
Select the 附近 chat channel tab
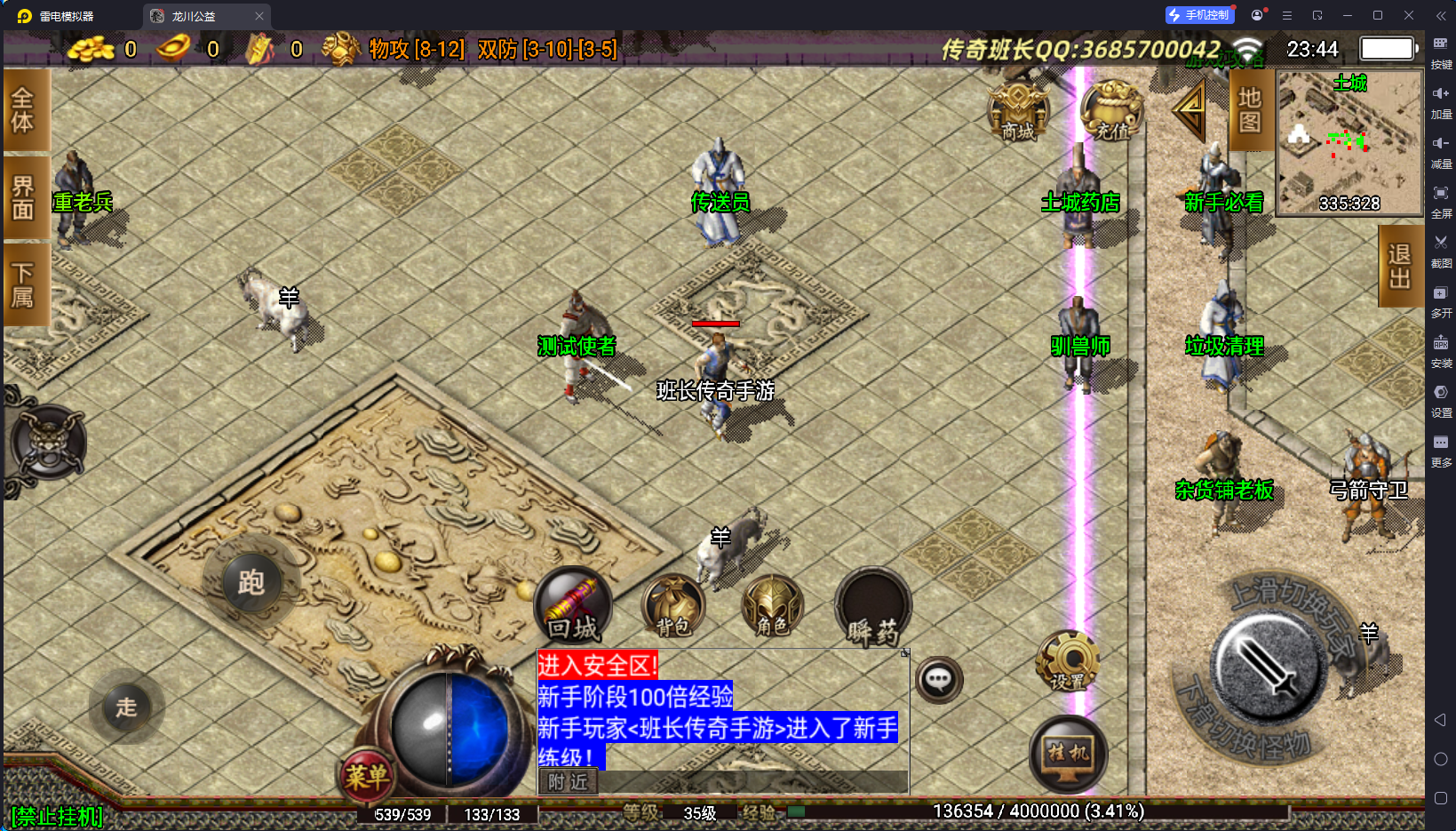pyautogui.click(x=569, y=781)
